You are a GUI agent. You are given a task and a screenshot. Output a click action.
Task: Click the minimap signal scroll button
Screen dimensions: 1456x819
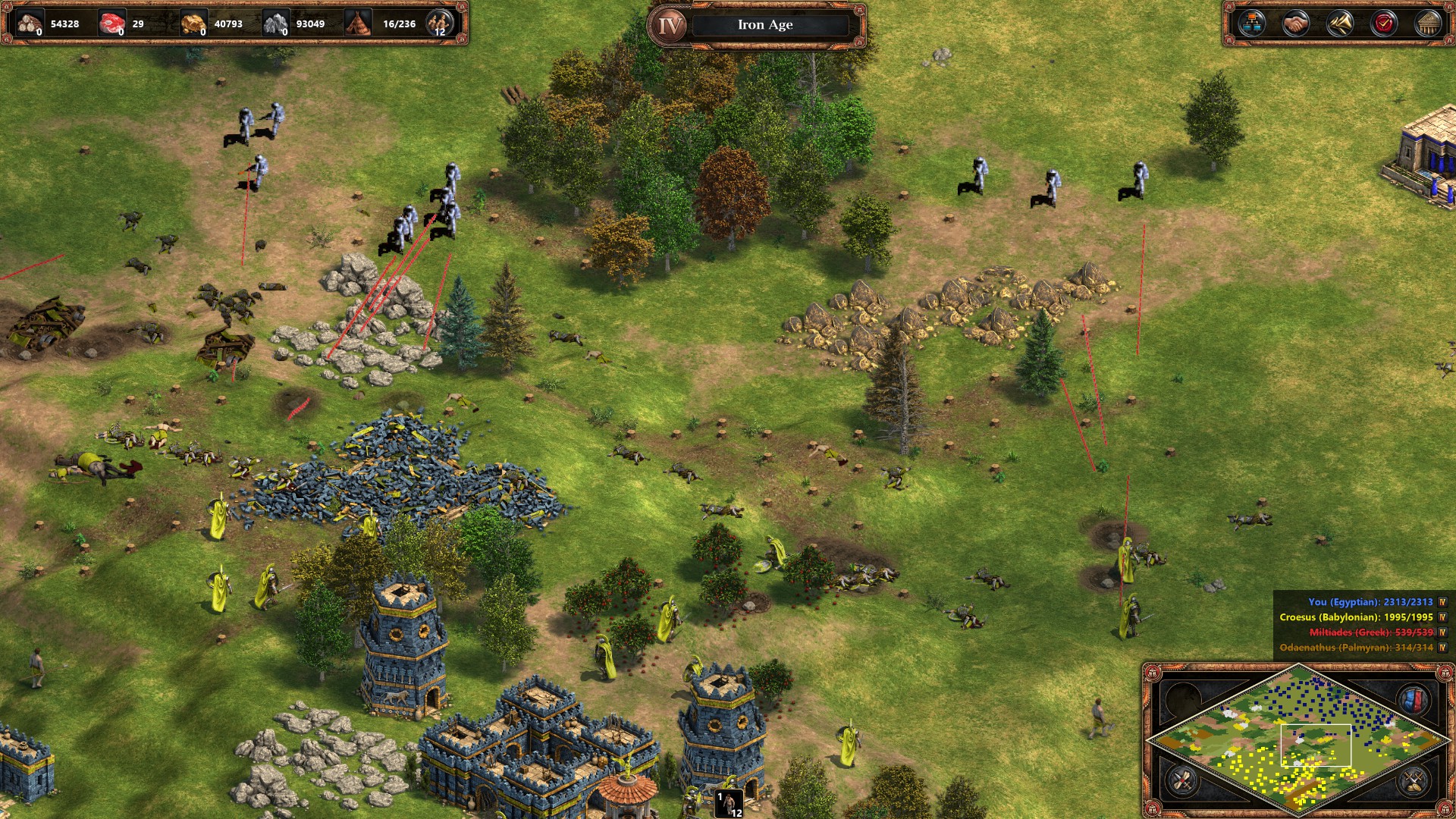point(1182,780)
